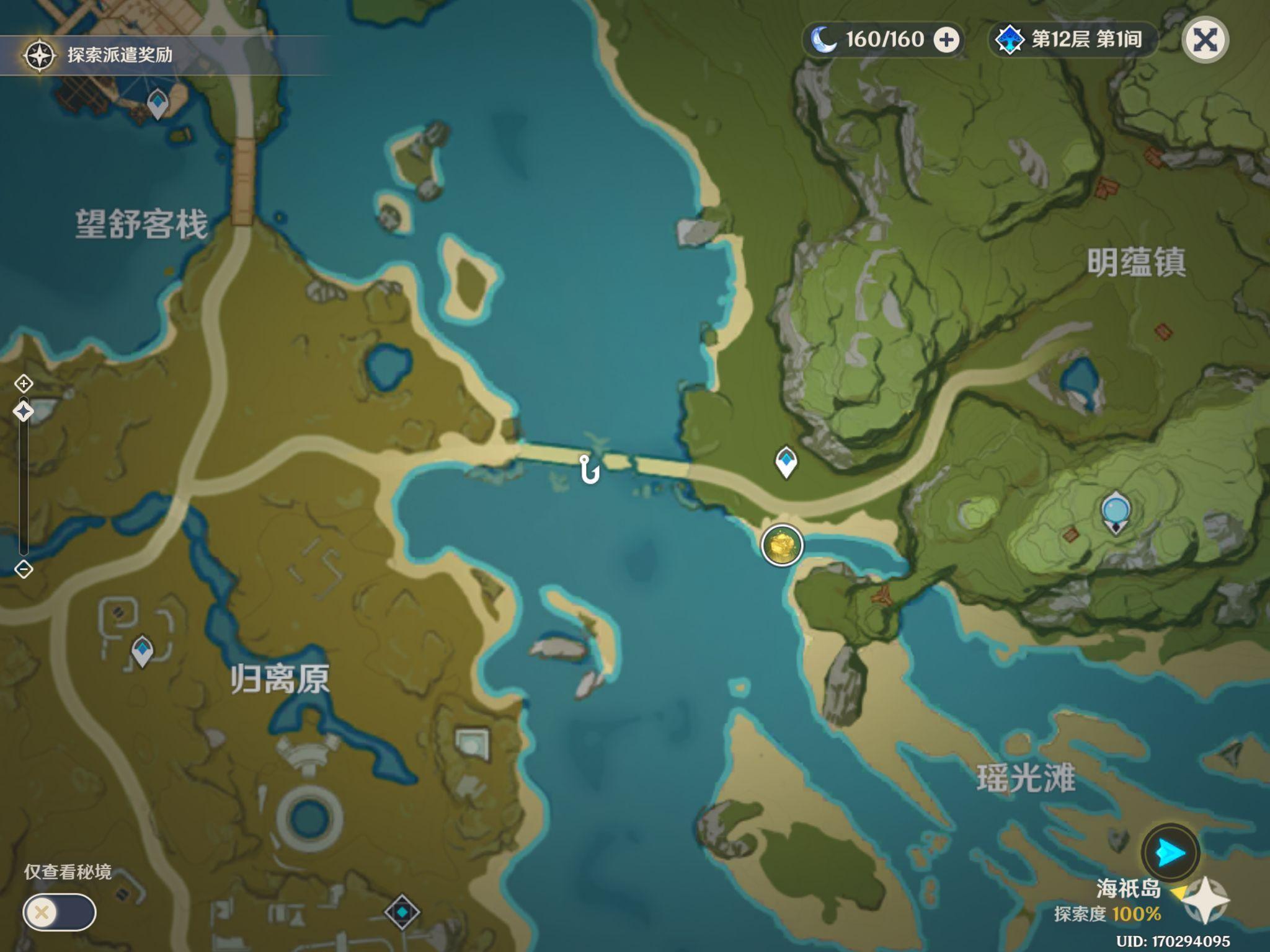Select the domain marker at bottom edge

pyautogui.click(x=402, y=912)
